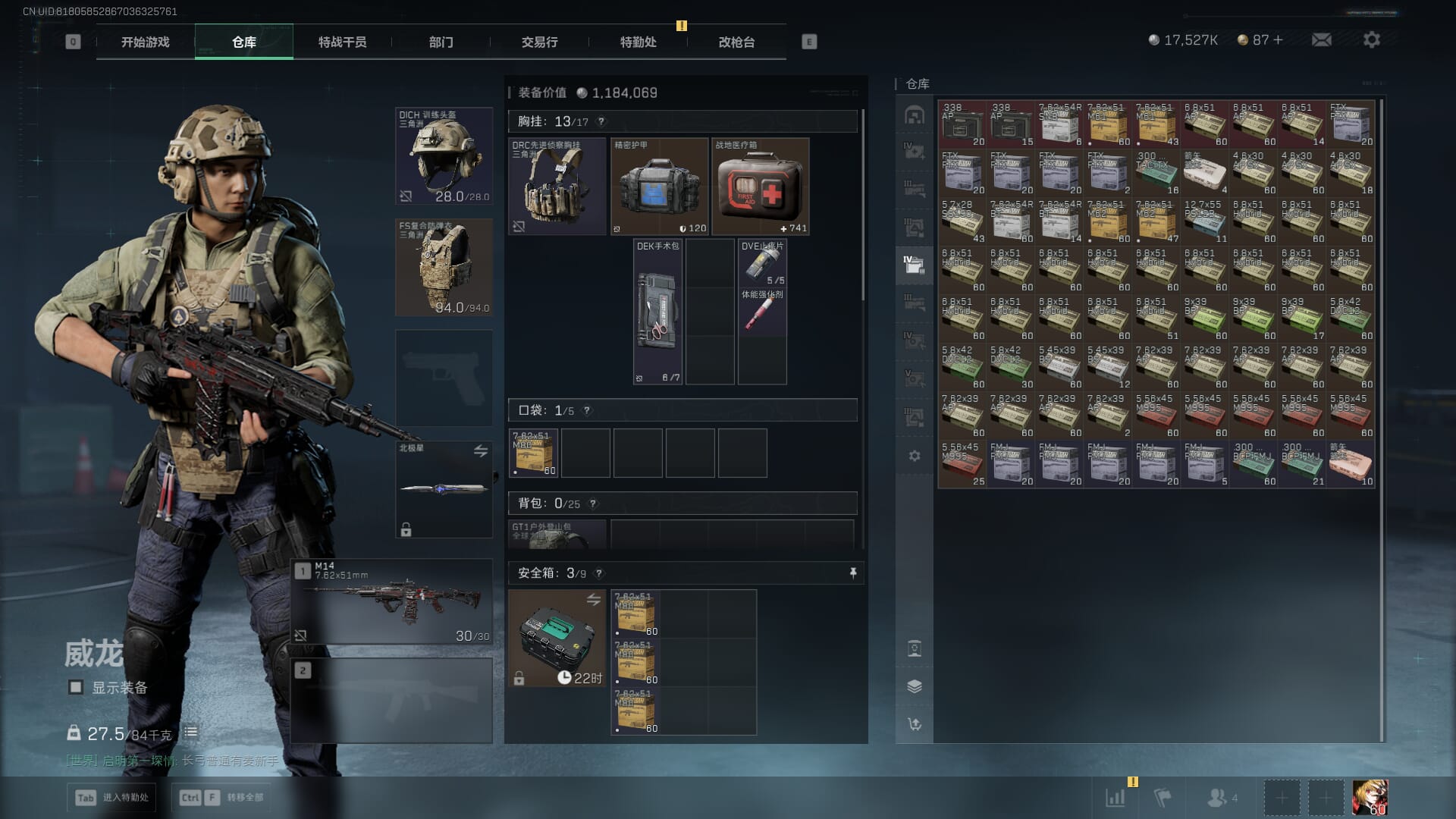Select the FS composite body armor slot
Image resolution: width=1456 pixels, height=819 pixels.
point(444,267)
